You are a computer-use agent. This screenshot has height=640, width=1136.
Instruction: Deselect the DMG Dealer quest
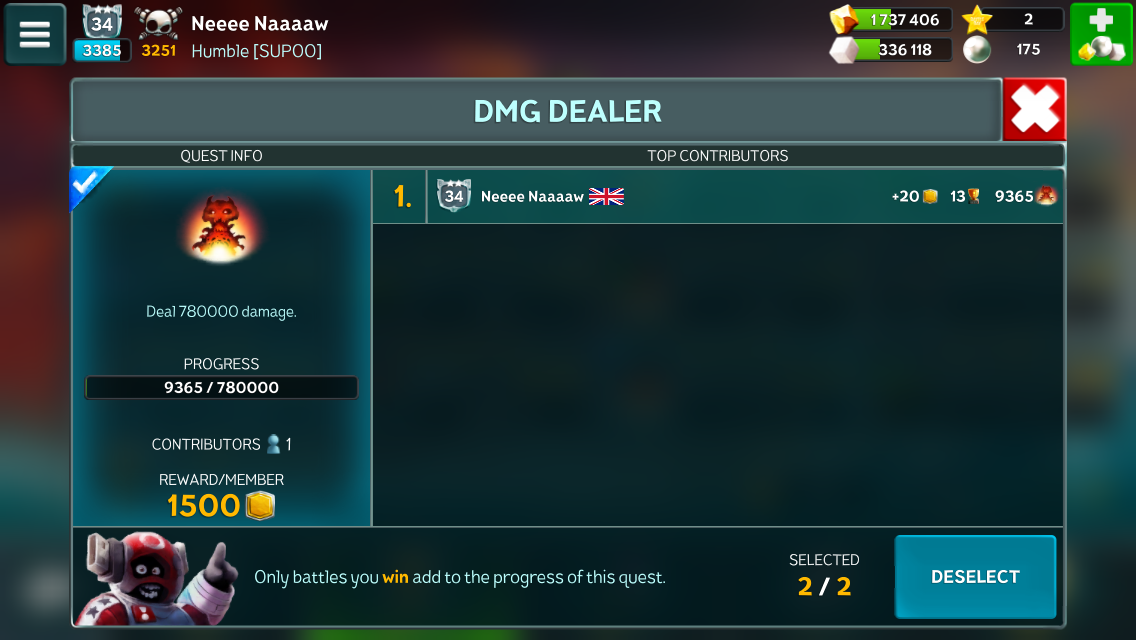point(975,577)
